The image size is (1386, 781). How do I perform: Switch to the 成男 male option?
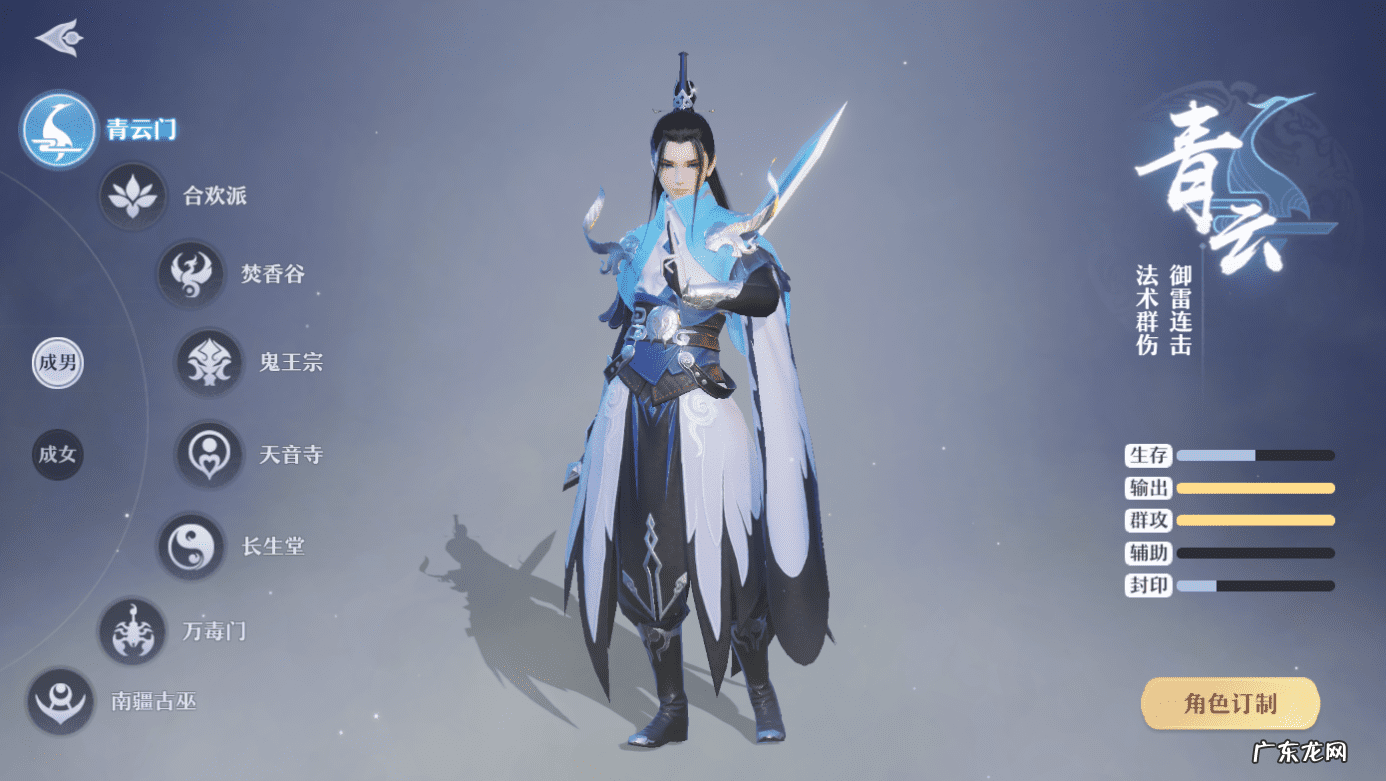point(57,364)
